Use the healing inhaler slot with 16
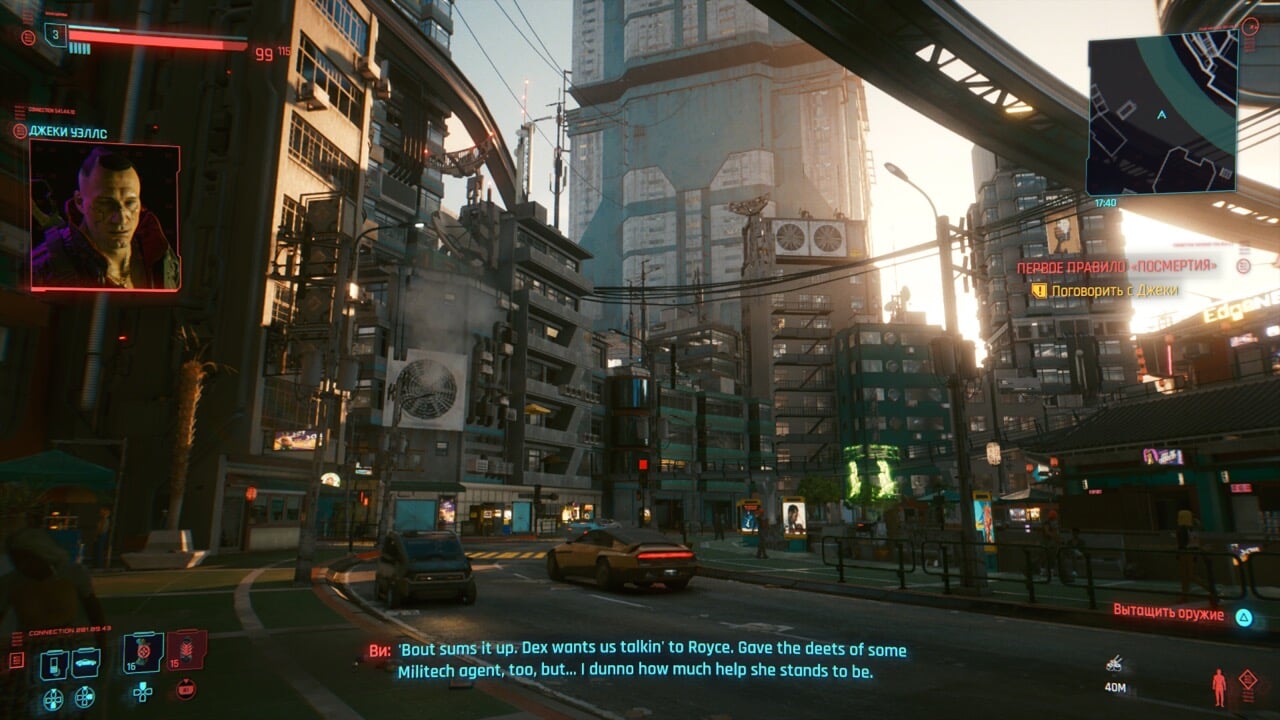The height and width of the screenshot is (720, 1280). [x=143, y=651]
